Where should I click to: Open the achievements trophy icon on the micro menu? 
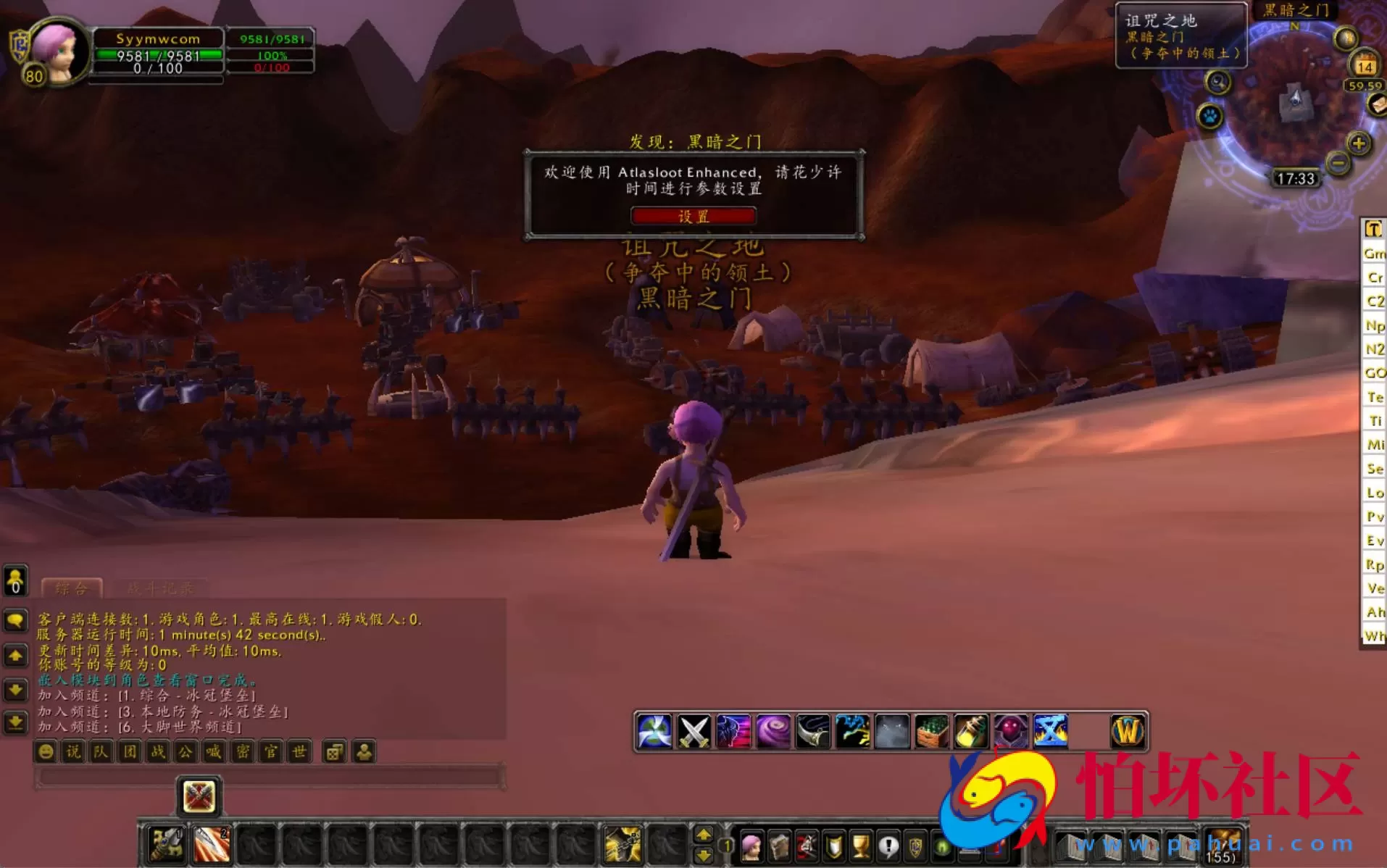[861, 846]
